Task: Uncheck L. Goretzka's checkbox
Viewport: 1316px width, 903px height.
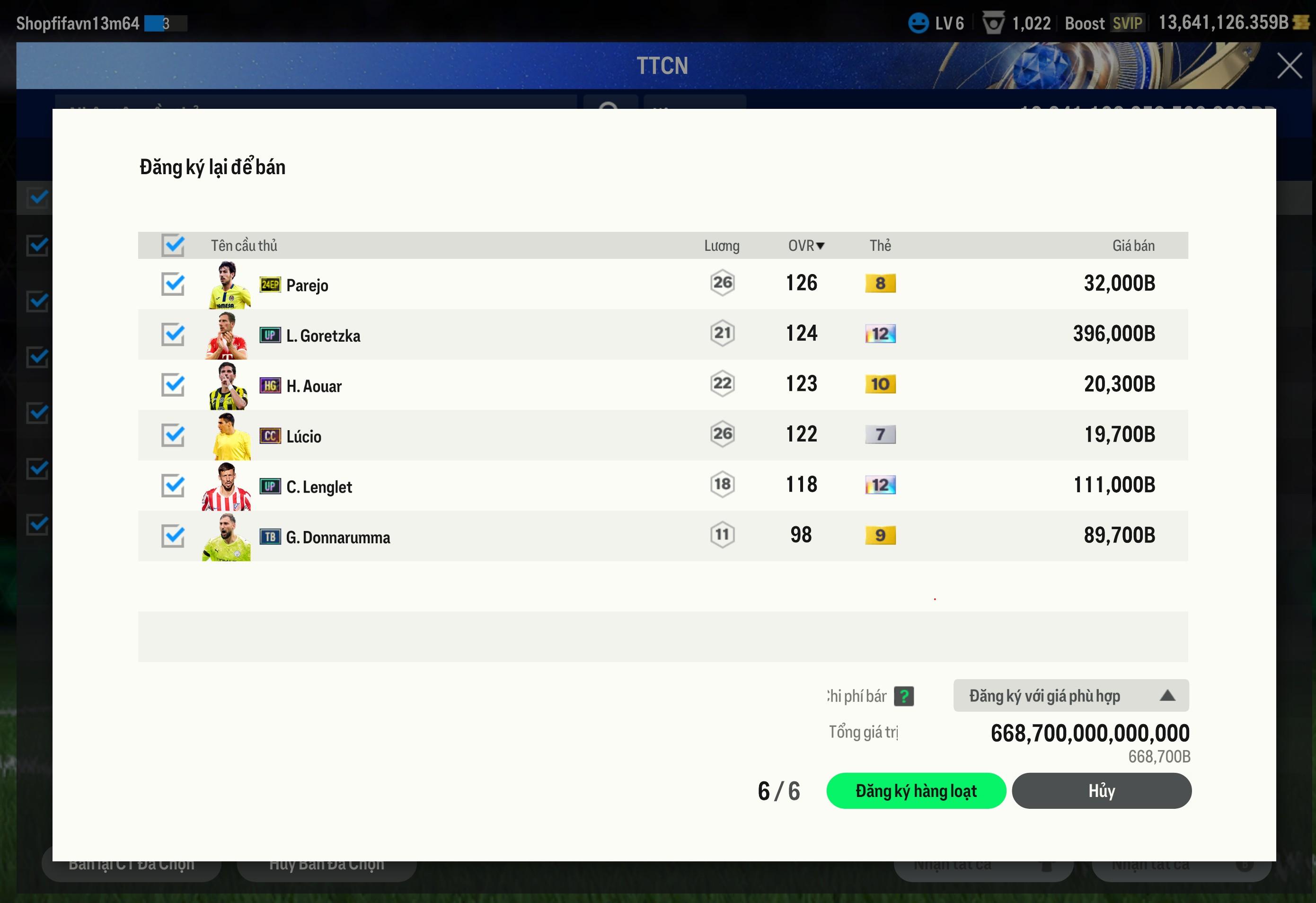Action: point(173,334)
